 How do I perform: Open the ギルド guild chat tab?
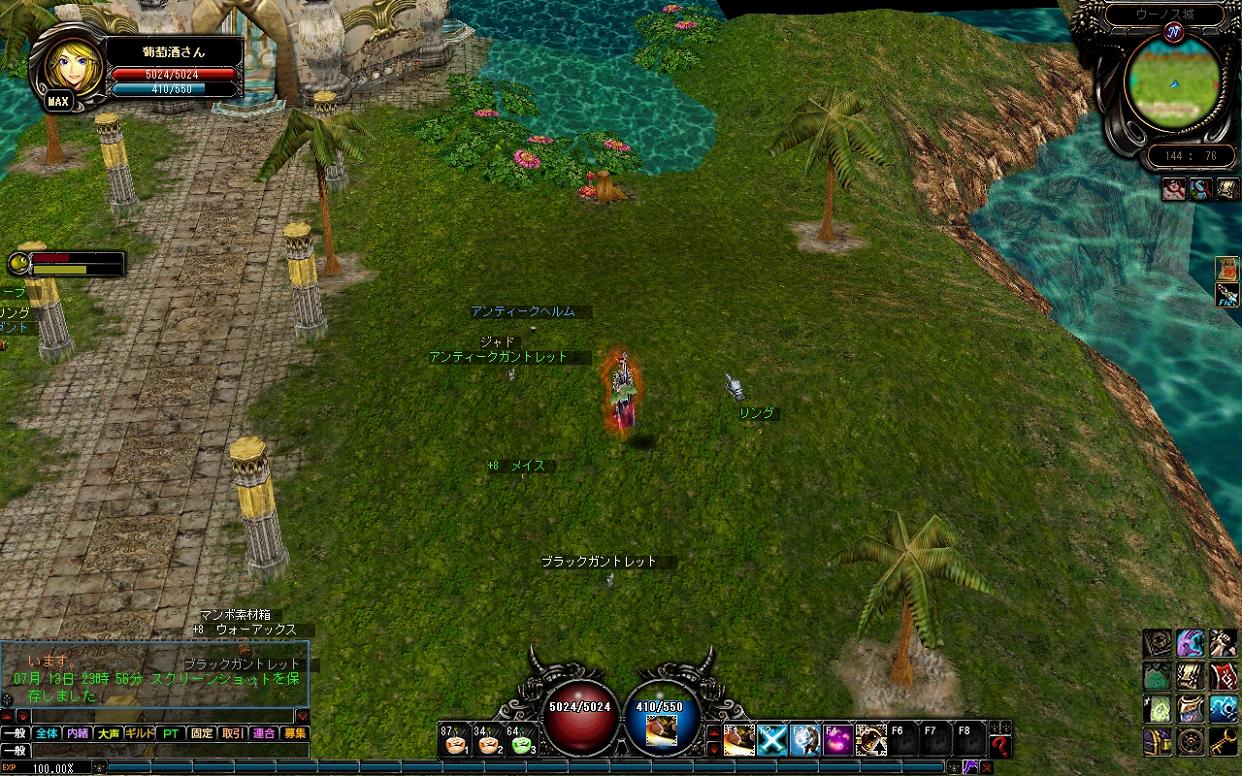point(139,733)
